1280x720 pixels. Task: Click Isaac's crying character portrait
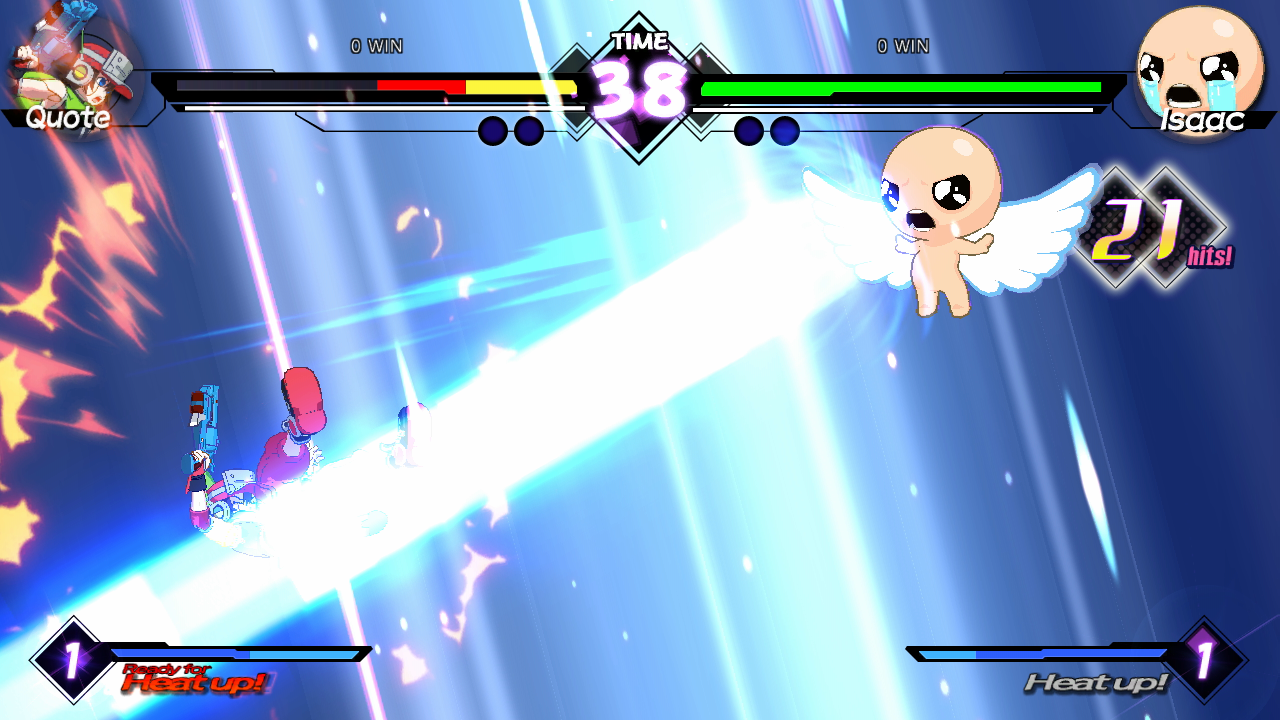(x=1200, y=65)
